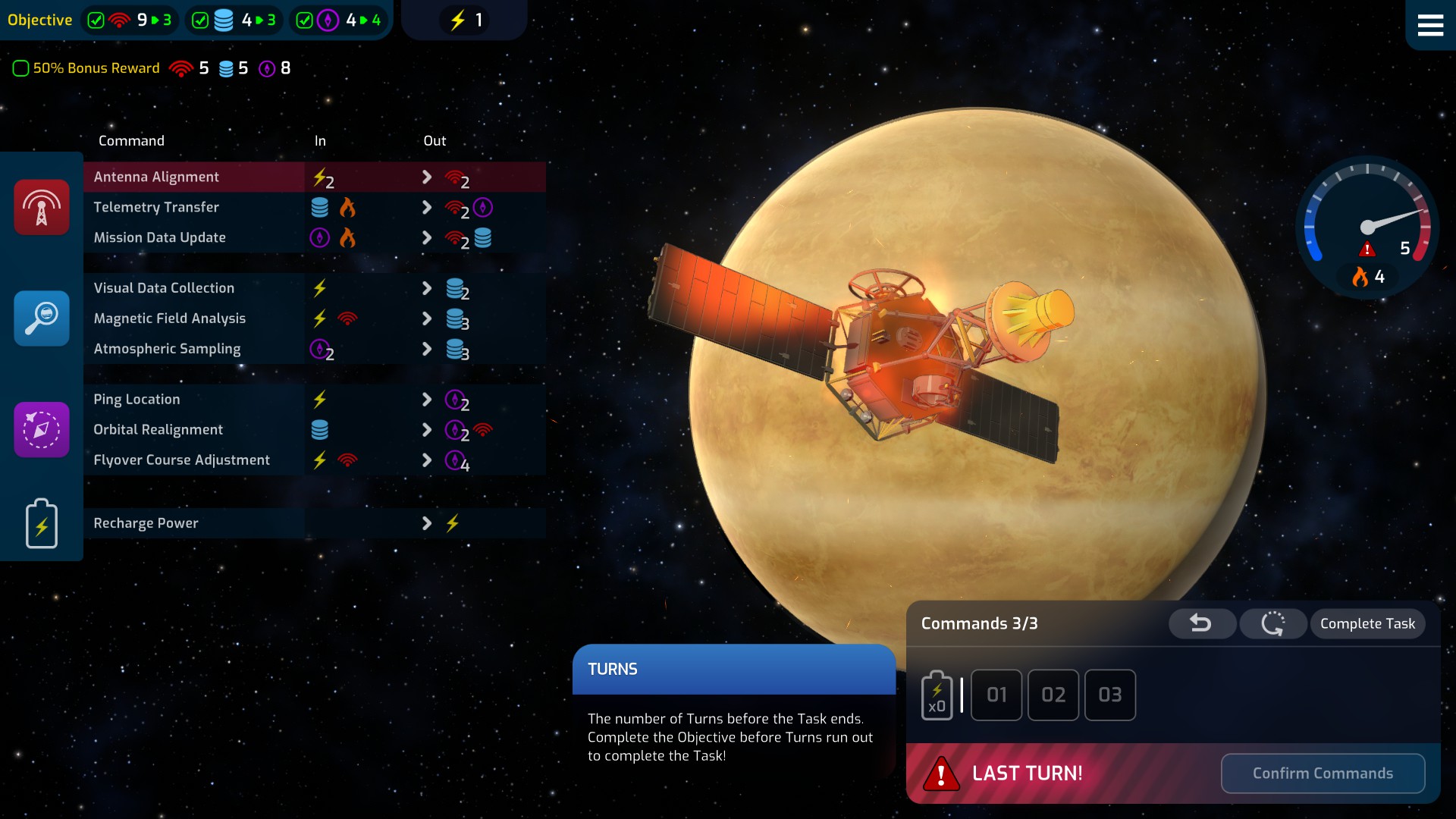This screenshot has height=819, width=1456.
Task: Choose Atmospheric Sampling command
Action: [167, 349]
